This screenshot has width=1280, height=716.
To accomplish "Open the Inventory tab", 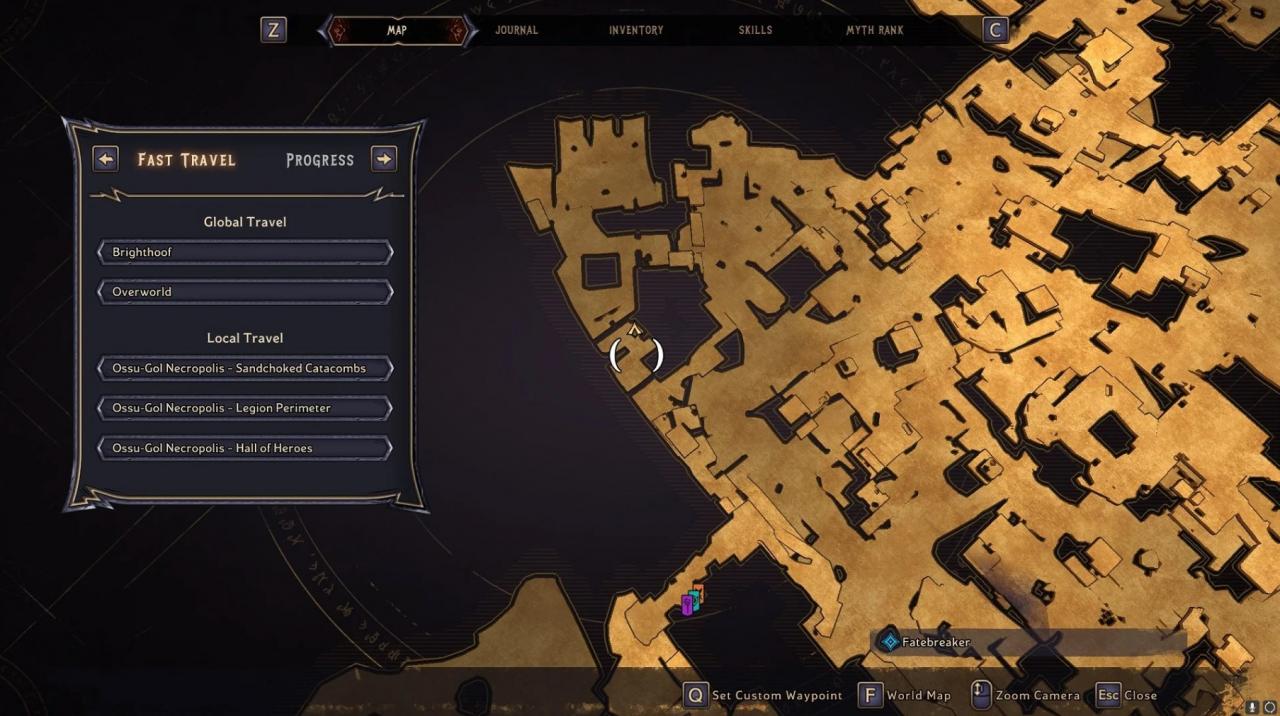I will pyautogui.click(x=636, y=30).
